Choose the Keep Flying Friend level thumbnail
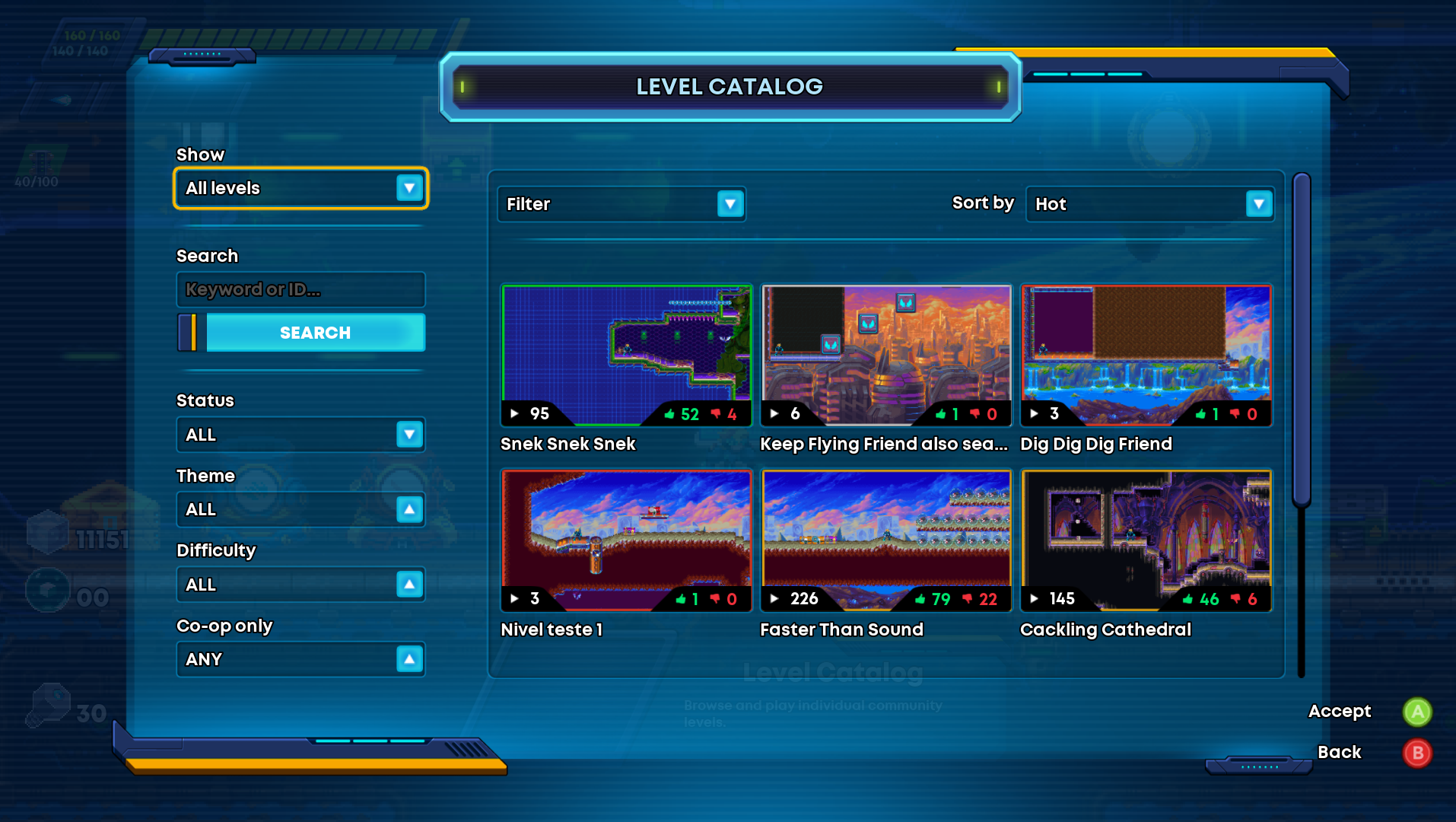The width and height of the screenshot is (1456, 822). [x=886, y=355]
